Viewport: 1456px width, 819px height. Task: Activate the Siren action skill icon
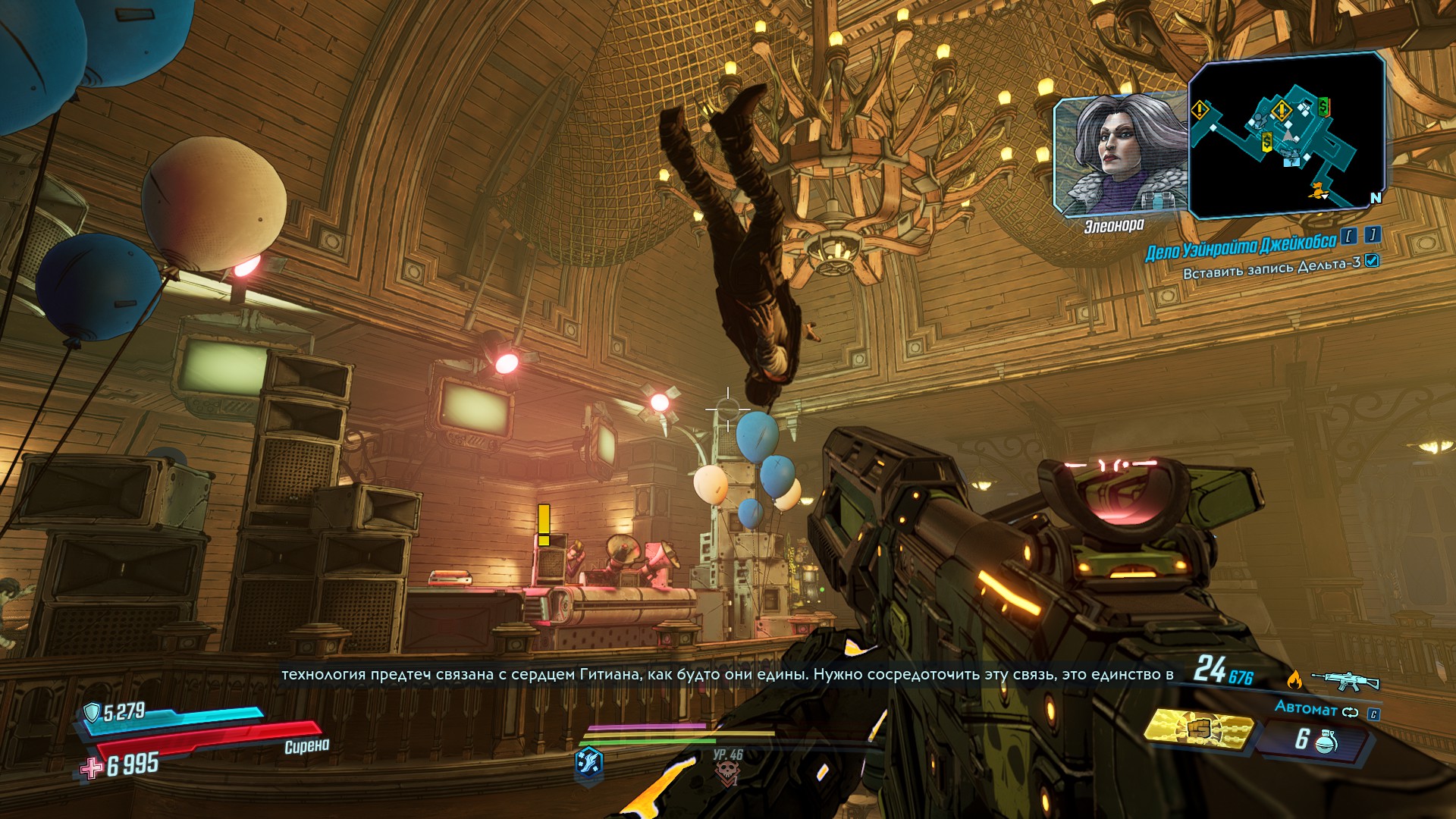(589, 761)
